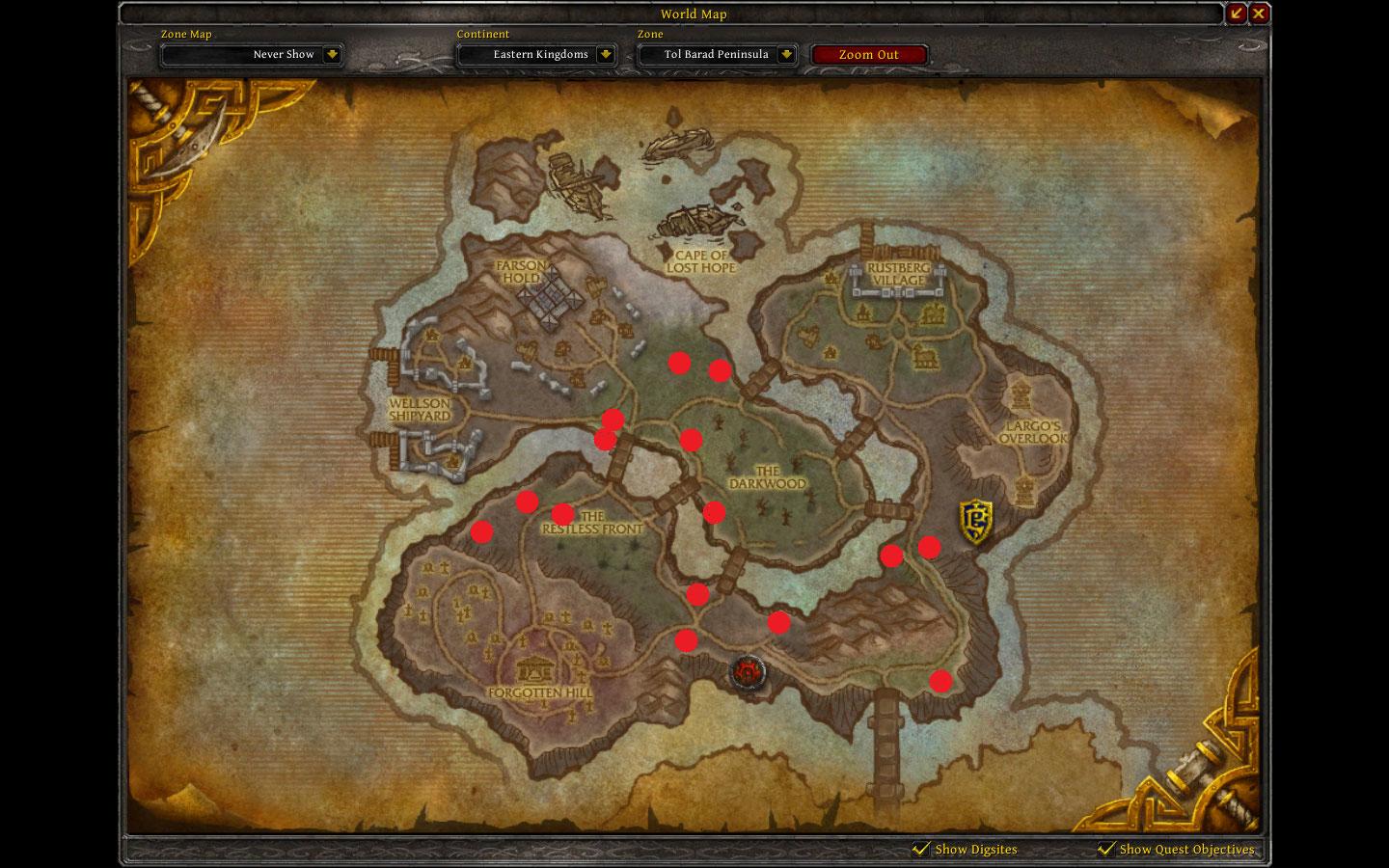Click the easternmost red dot near the southern coastline

[940, 681]
